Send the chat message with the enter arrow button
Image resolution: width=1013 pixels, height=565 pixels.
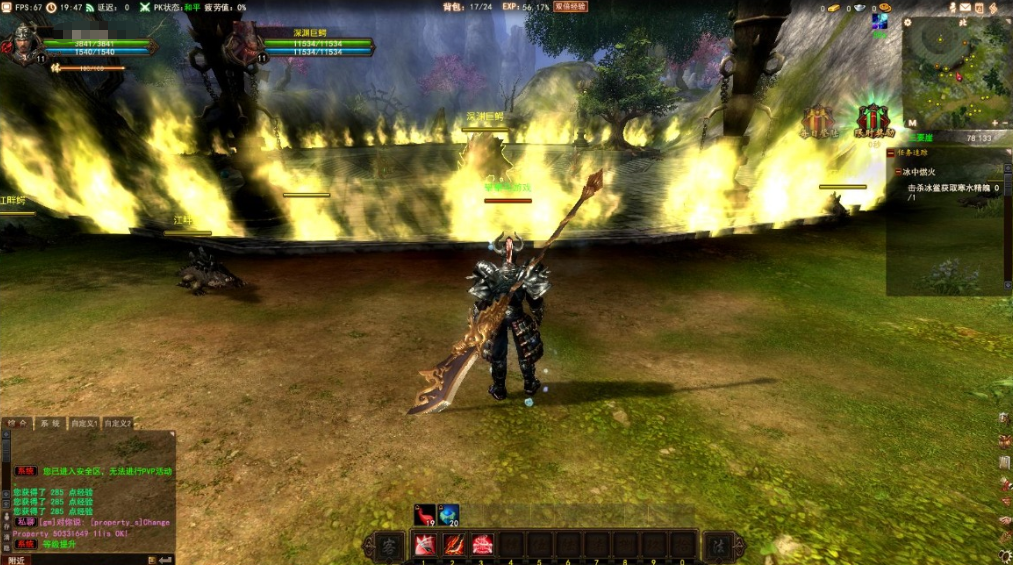166,559
